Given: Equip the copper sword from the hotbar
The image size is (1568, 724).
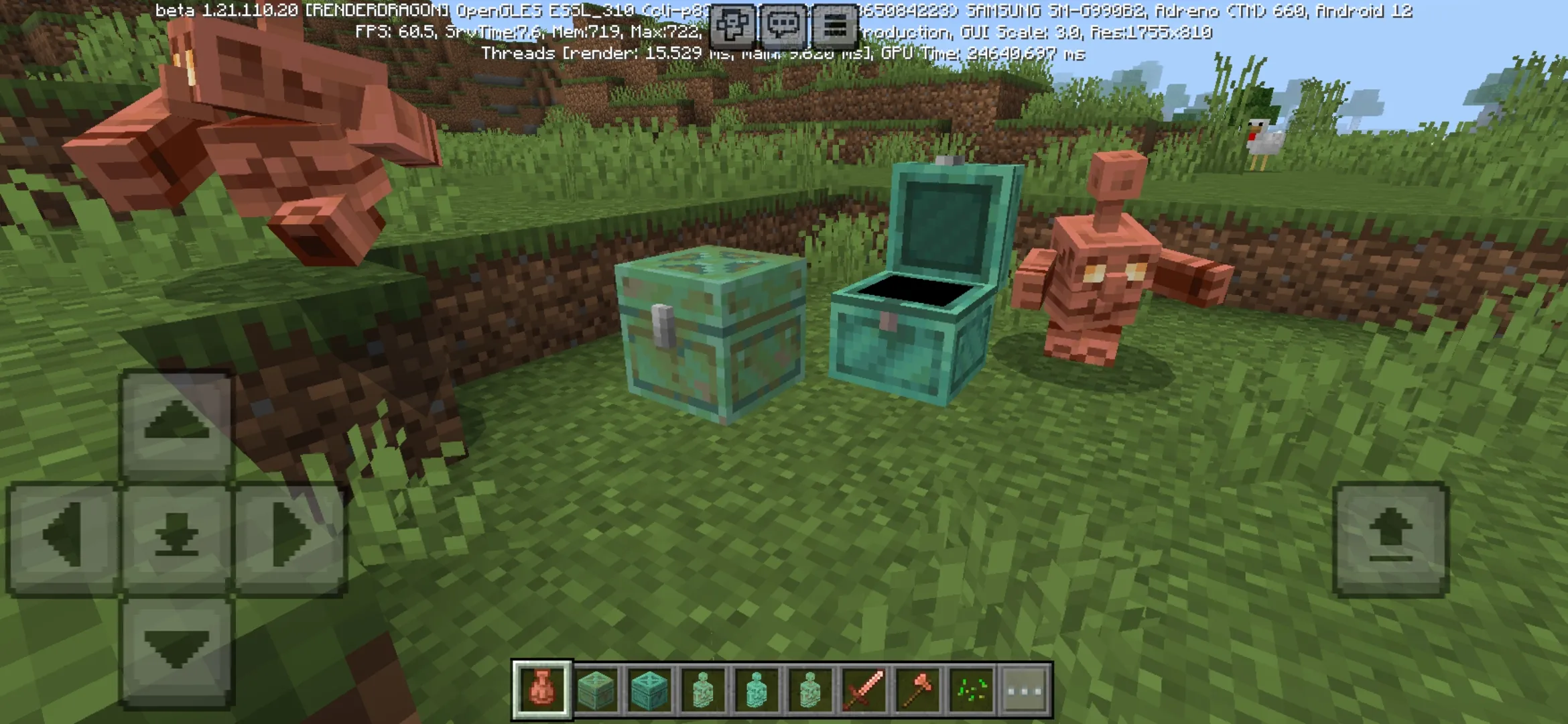Looking at the screenshot, I should pos(864,689).
